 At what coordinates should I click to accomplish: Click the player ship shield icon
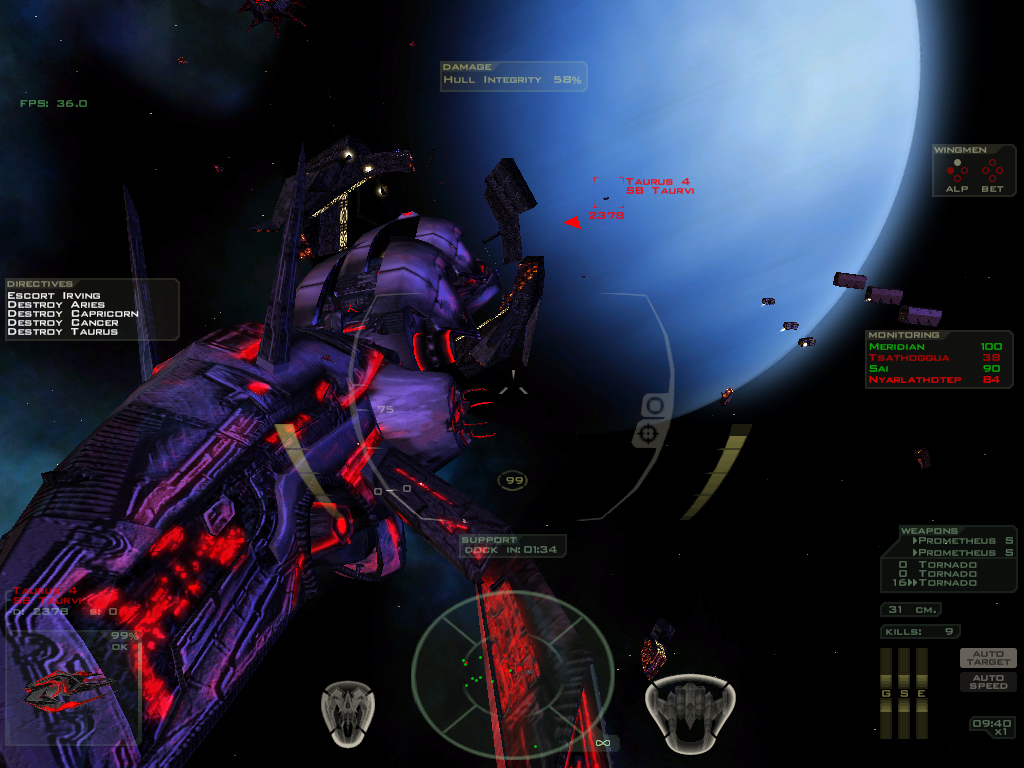click(689, 709)
